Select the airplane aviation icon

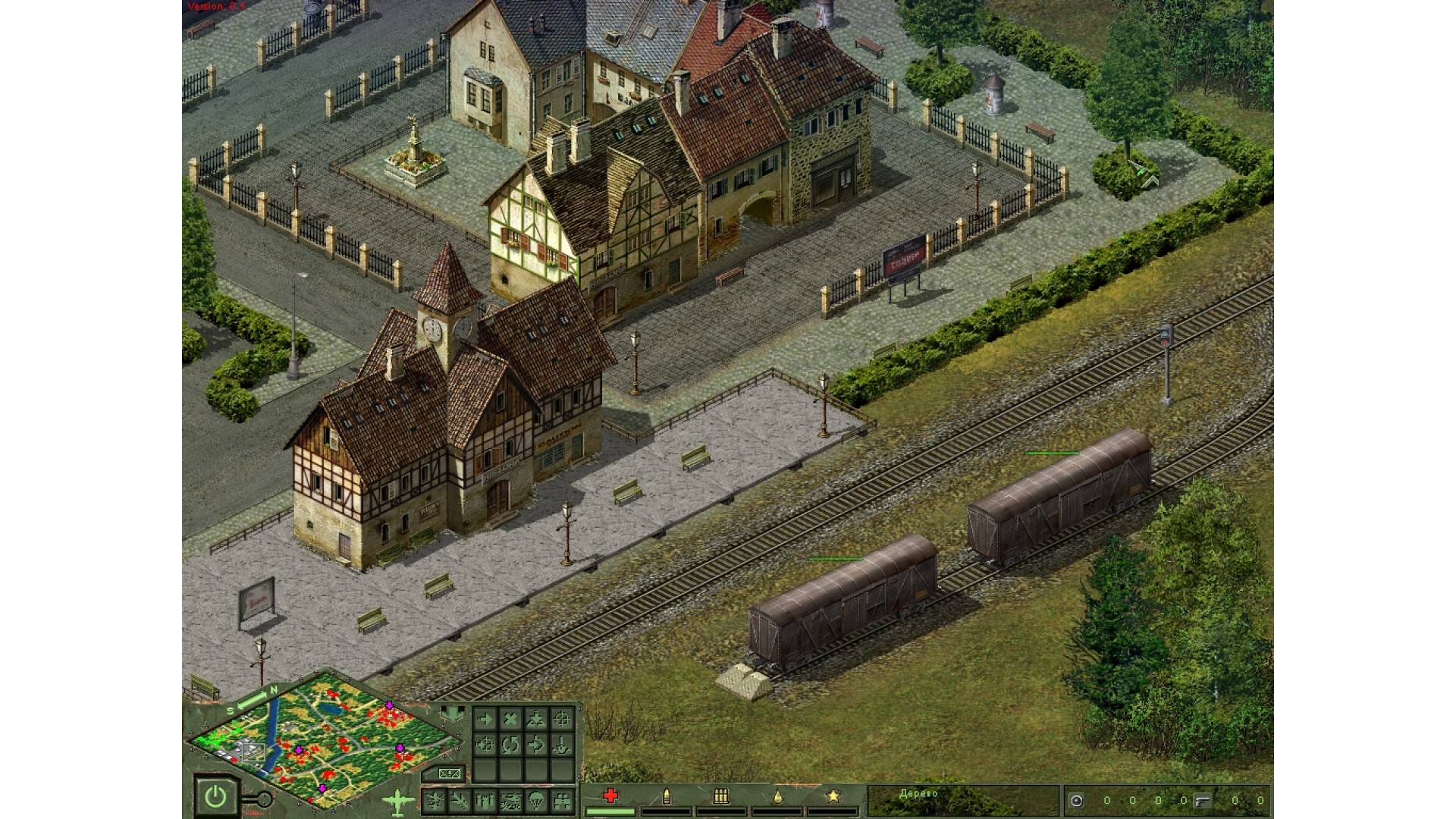397,801
